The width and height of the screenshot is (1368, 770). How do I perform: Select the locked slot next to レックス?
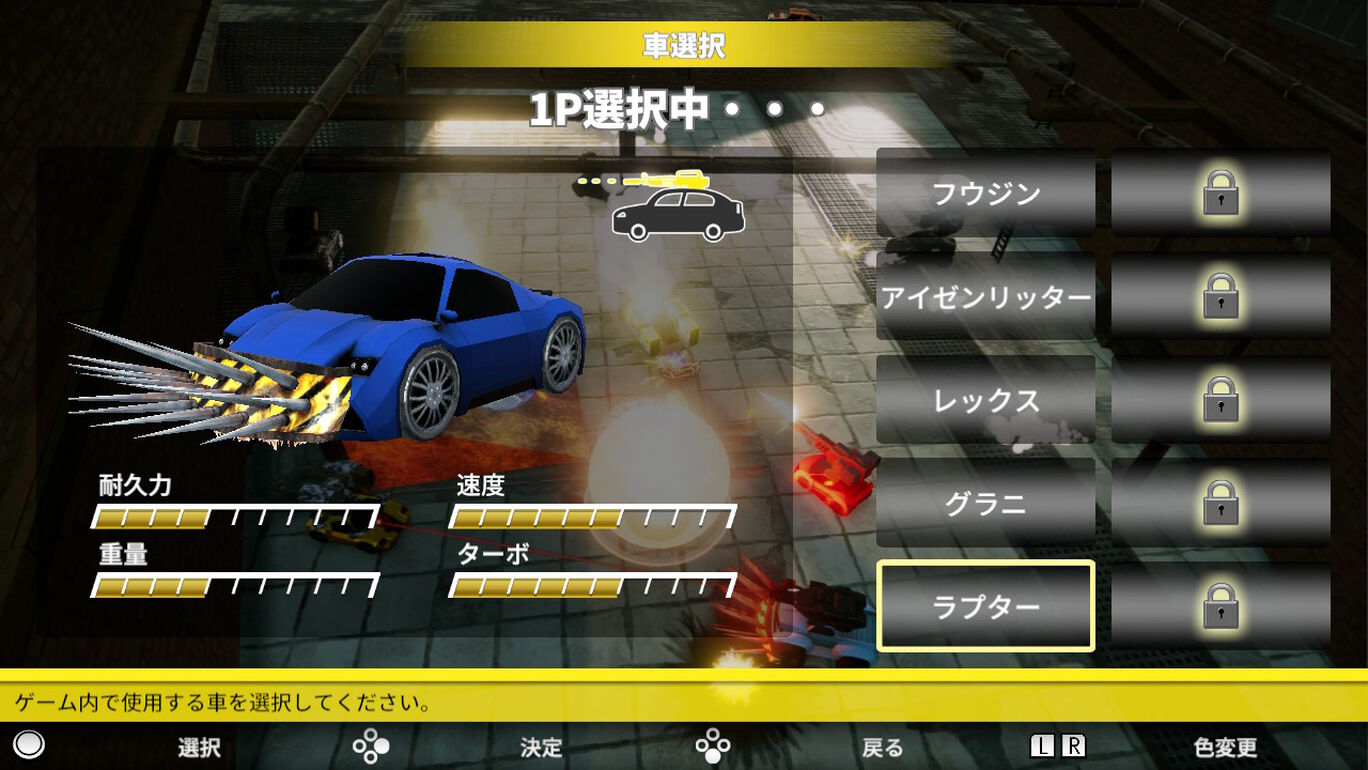[x=1220, y=400]
